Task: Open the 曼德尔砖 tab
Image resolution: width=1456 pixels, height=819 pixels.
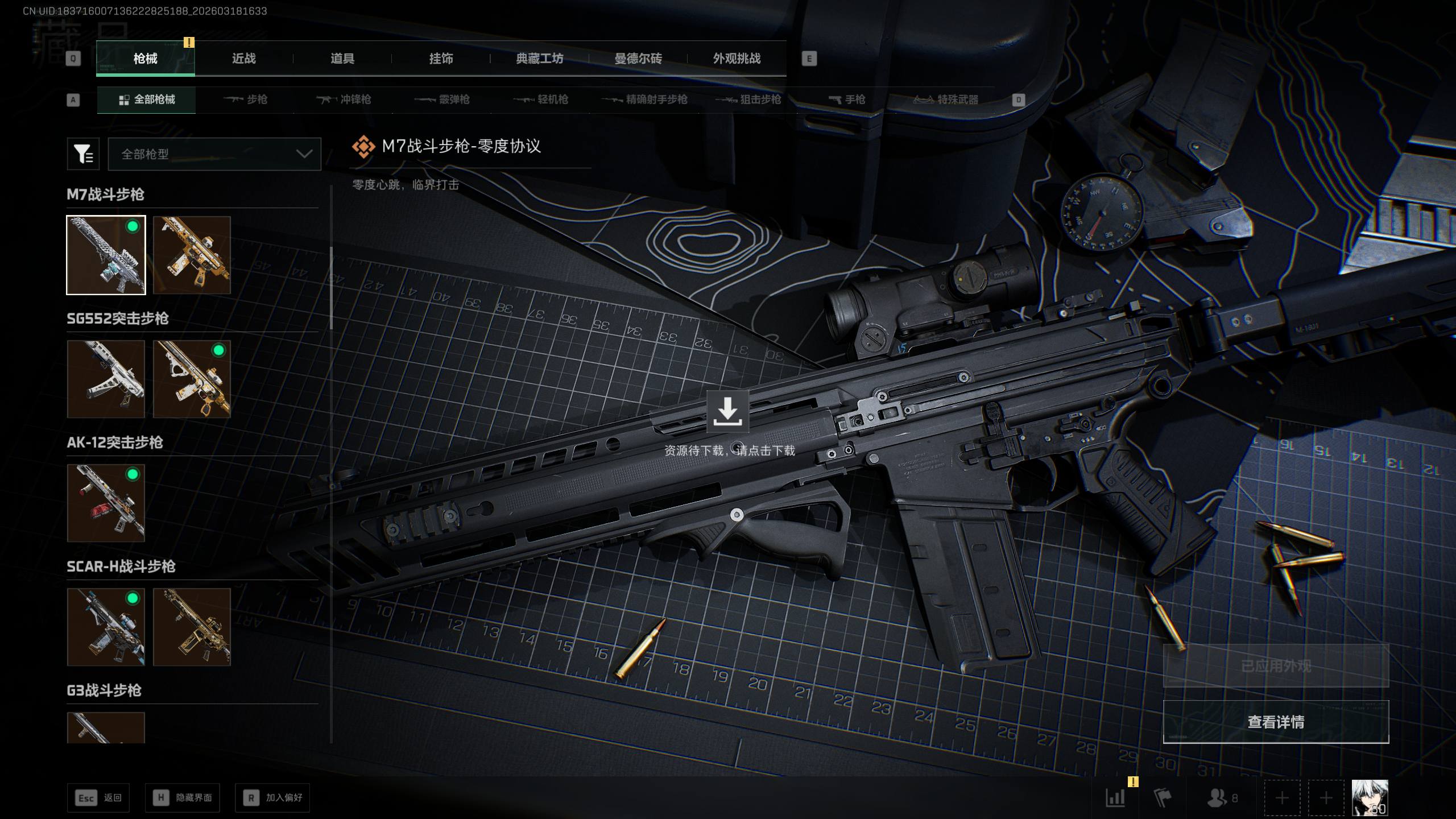Action: (638, 59)
